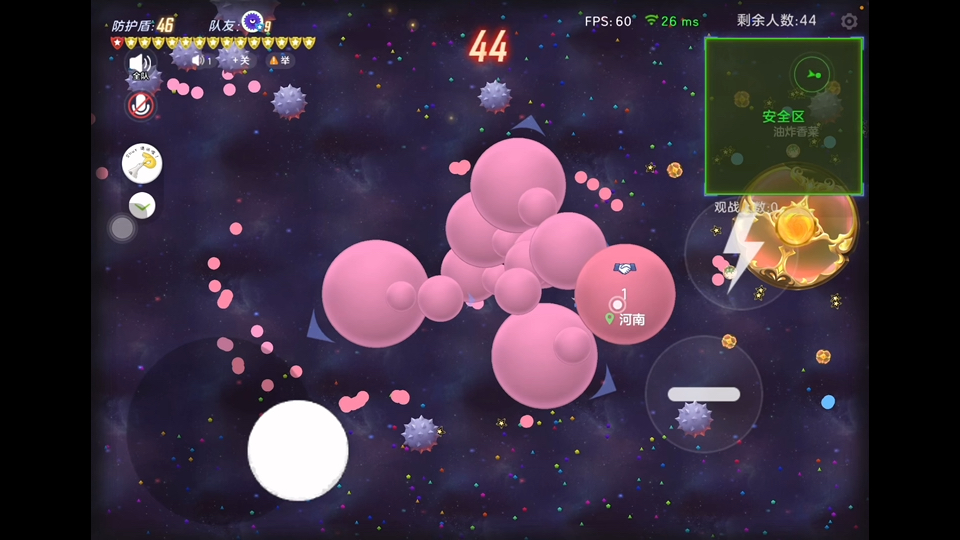Image resolution: width=960 pixels, height=540 pixels.
Task: Tap the spit mass bar button
Action: (704, 394)
